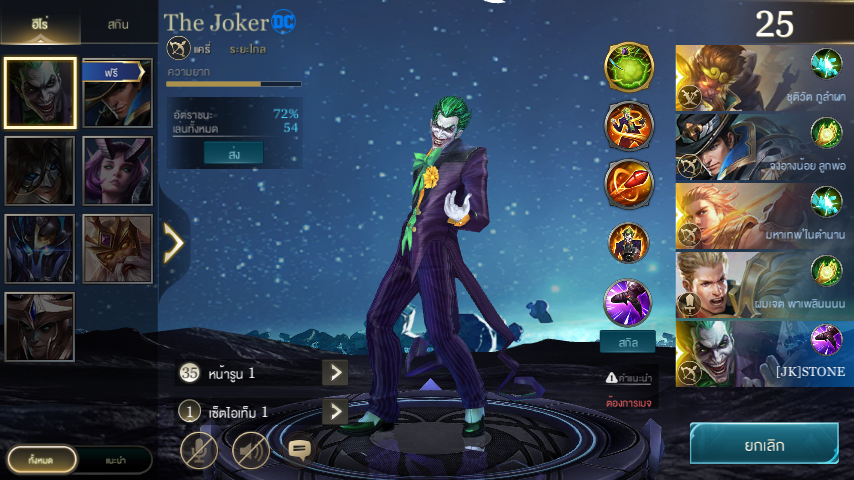View the green explosion skill icon
The height and width of the screenshot is (480, 854).
pos(628,66)
